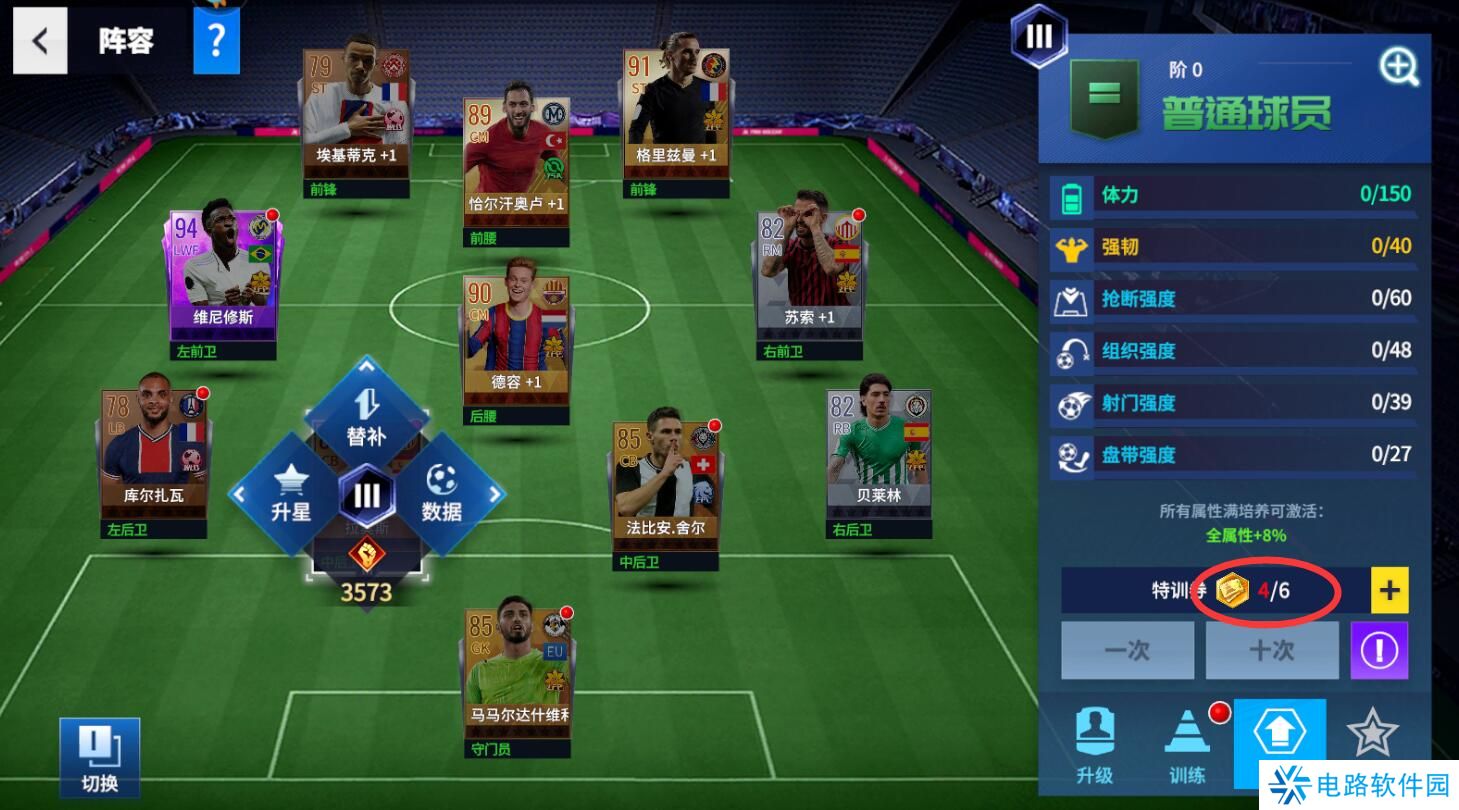This screenshot has height=810, width=1459.
Task: Go back with the arrow button
Action: point(40,41)
